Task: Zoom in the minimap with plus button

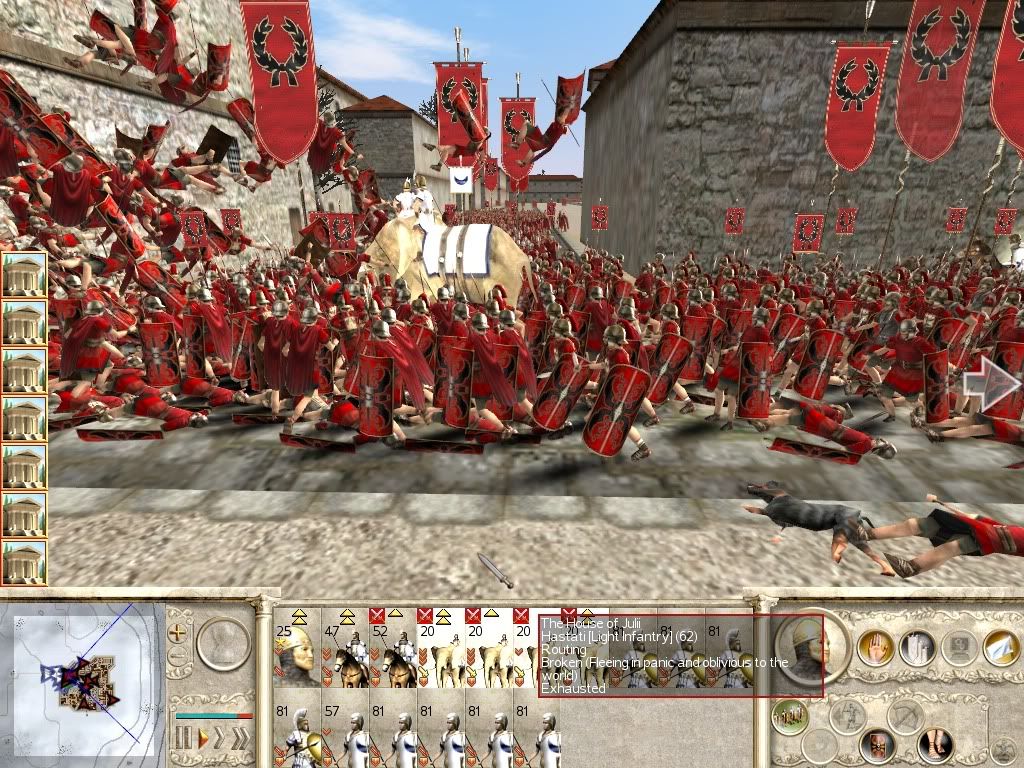Action: [178, 633]
